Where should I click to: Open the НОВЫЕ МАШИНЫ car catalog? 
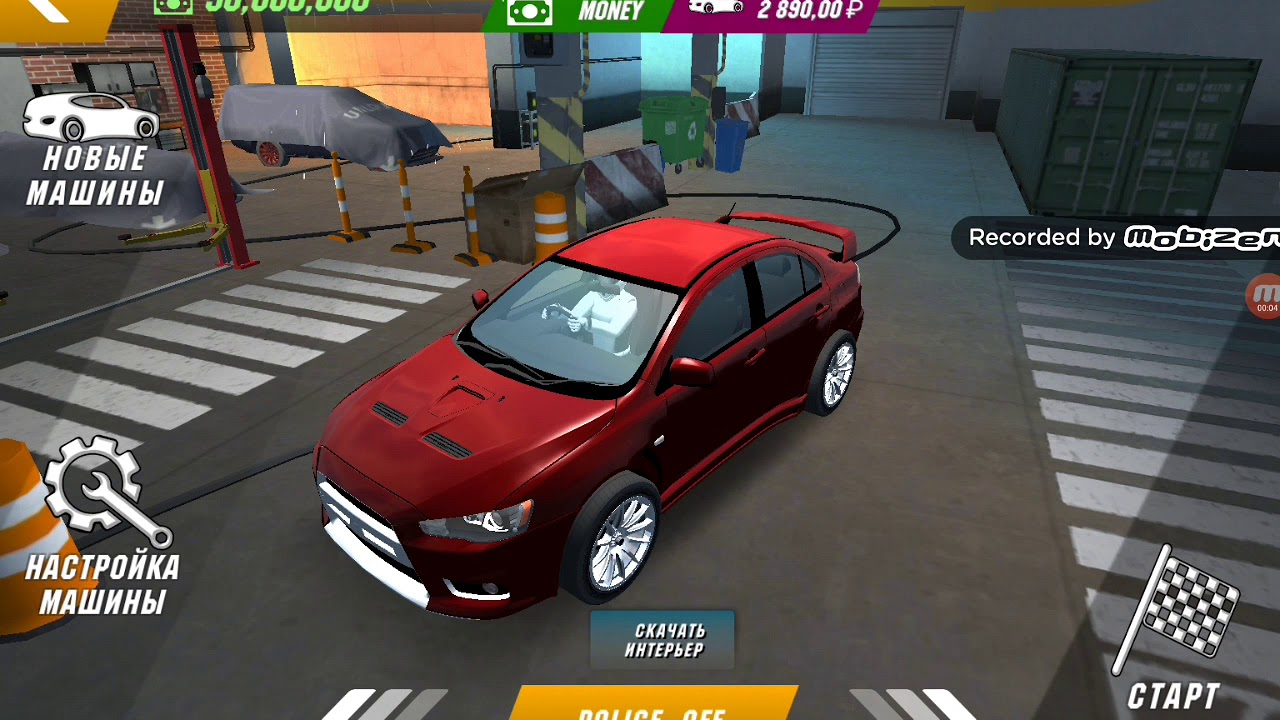click(x=92, y=150)
